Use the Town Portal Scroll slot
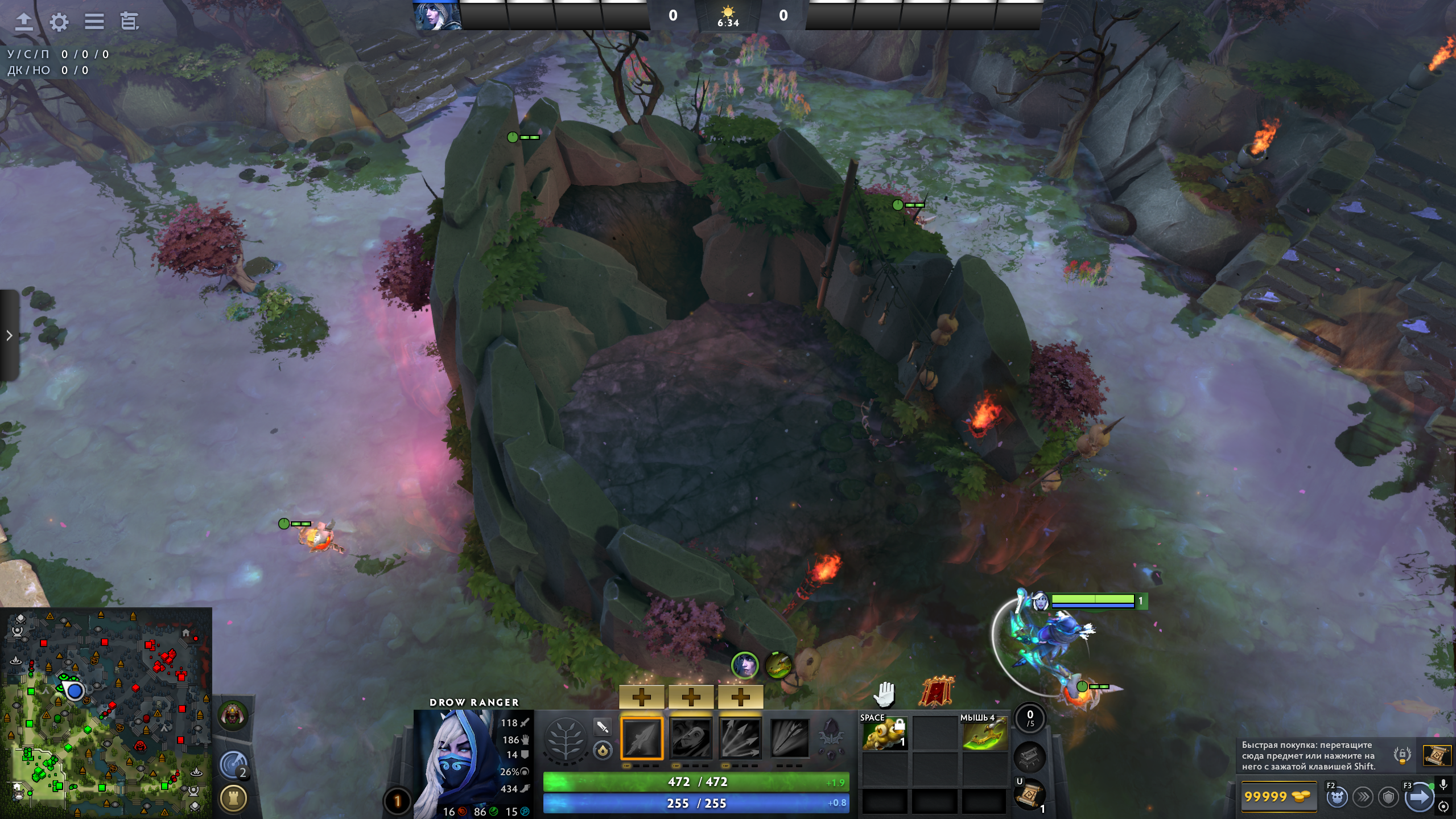 pyautogui.click(x=1030, y=795)
